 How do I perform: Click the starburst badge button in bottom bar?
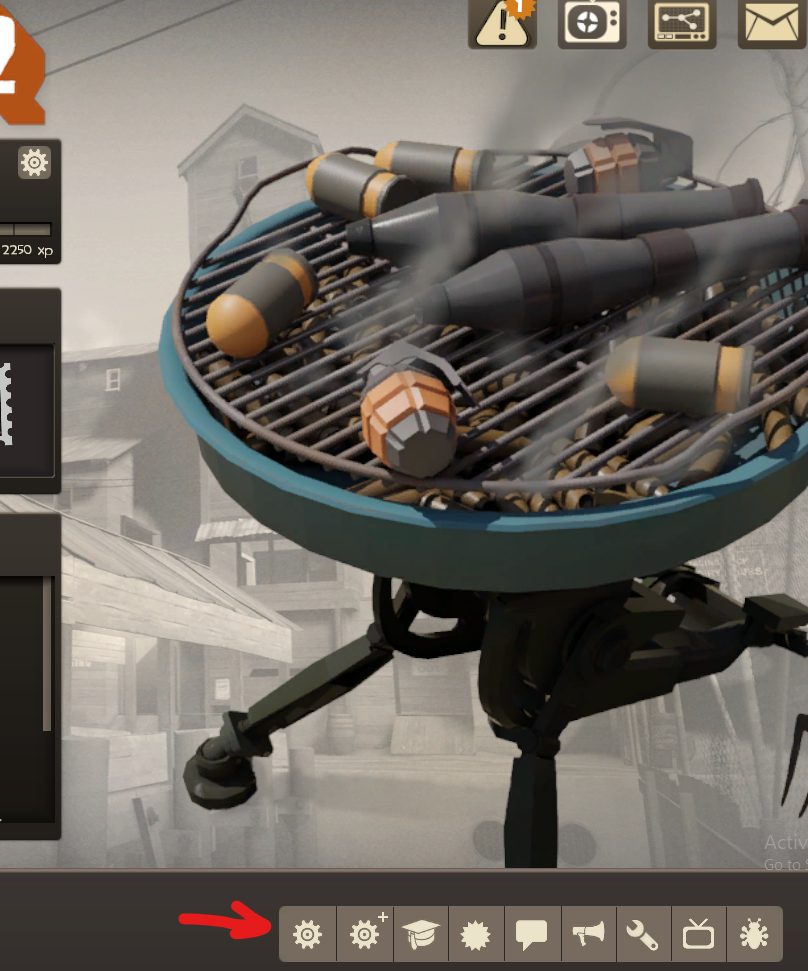click(477, 934)
